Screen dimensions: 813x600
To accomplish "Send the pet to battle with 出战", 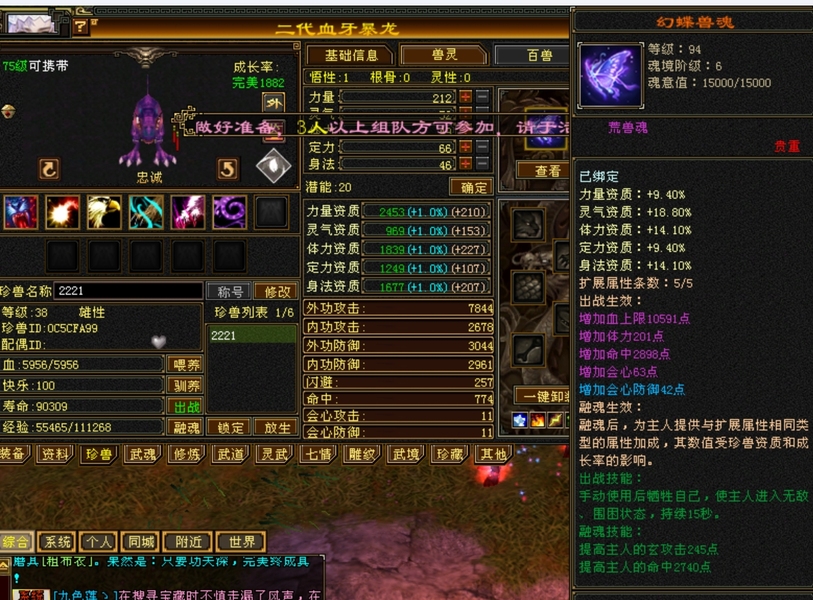I will [186, 407].
